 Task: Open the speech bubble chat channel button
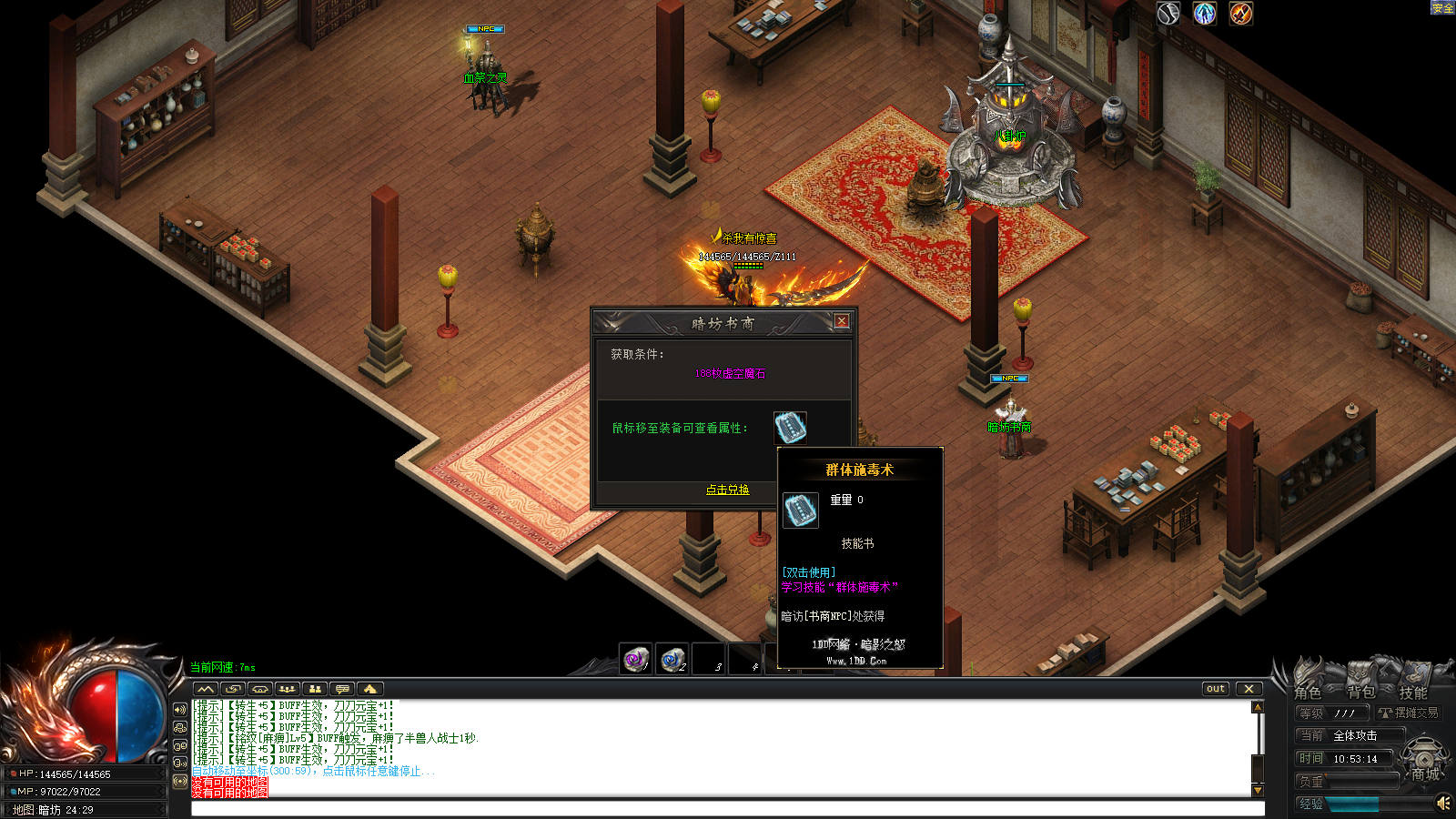coord(342,689)
